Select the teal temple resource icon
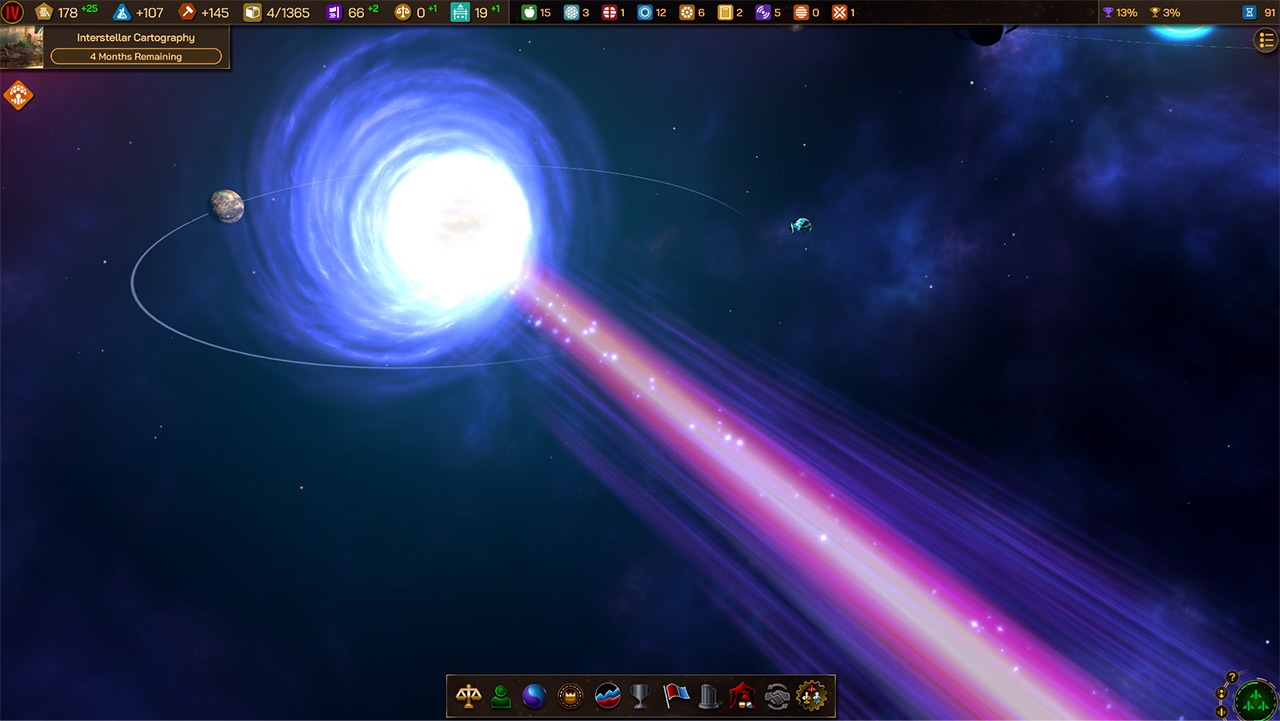This screenshot has height=721, width=1280. (x=460, y=13)
